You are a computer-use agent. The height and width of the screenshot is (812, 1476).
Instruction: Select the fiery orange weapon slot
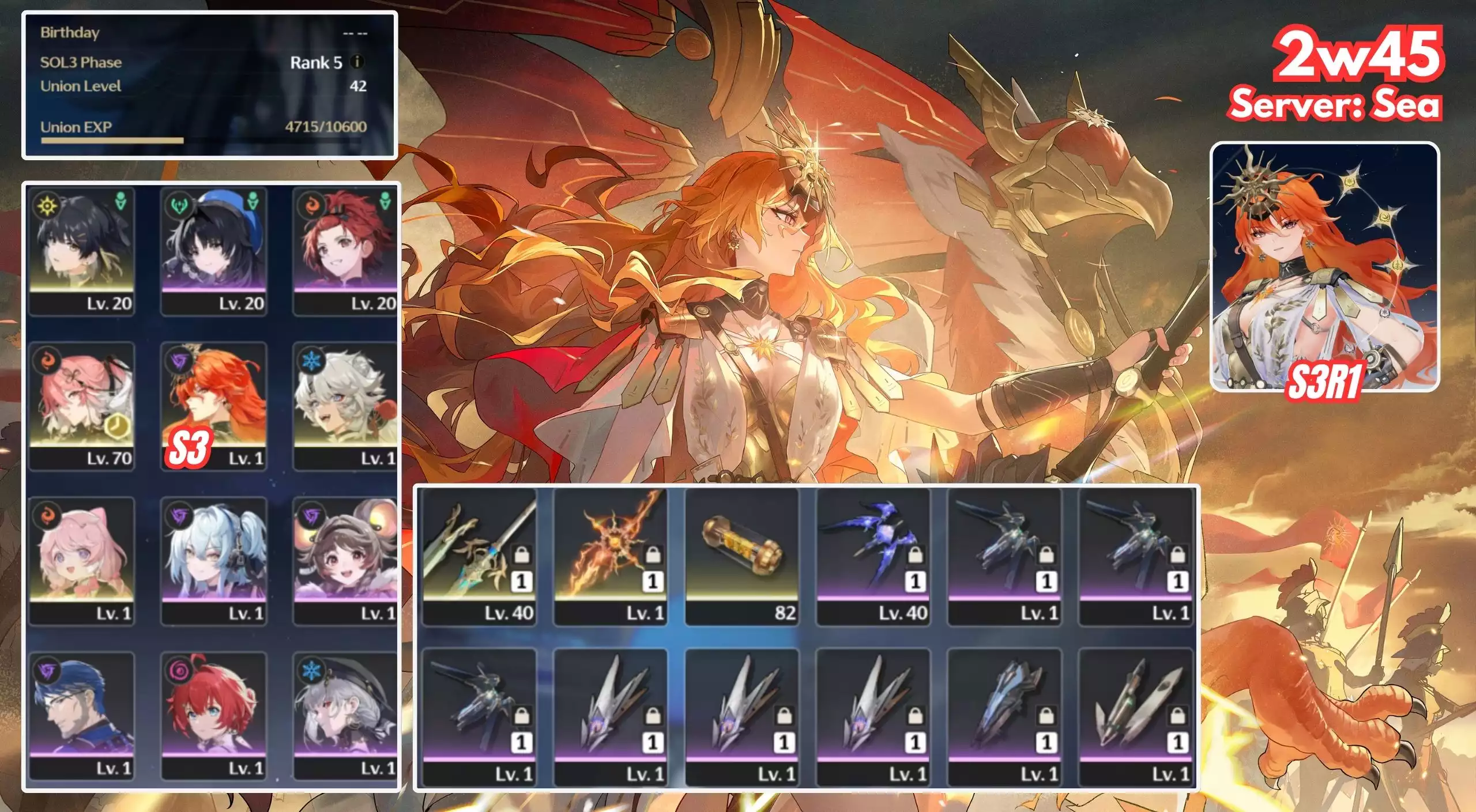pos(610,557)
